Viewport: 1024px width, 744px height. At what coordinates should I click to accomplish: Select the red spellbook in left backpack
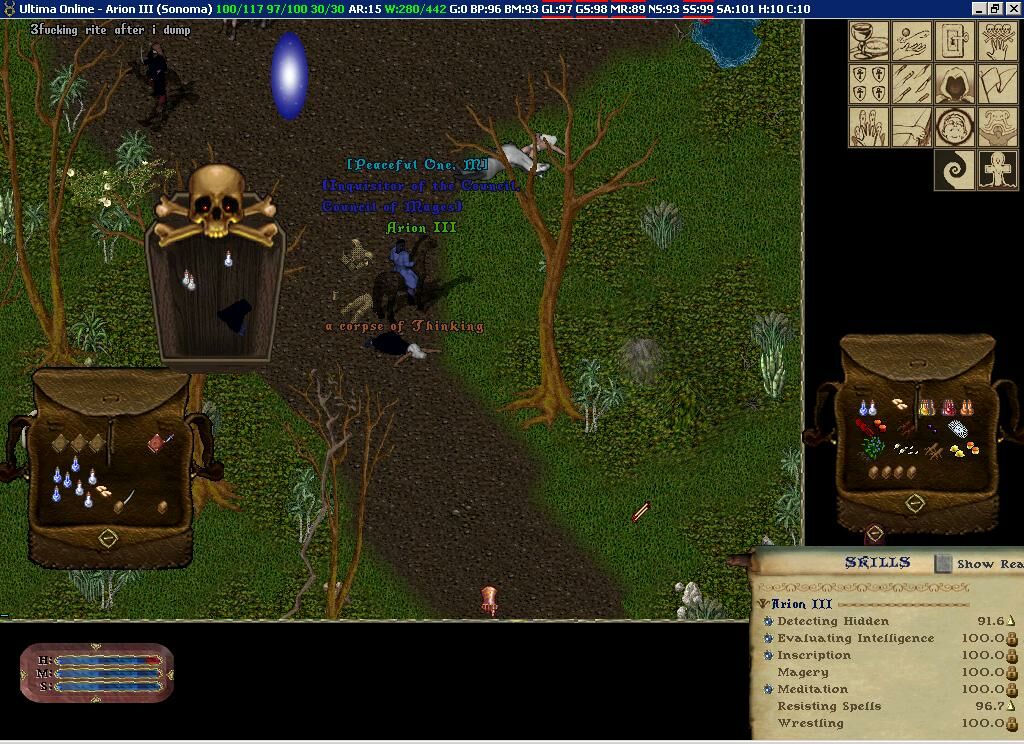click(x=157, y=443)
